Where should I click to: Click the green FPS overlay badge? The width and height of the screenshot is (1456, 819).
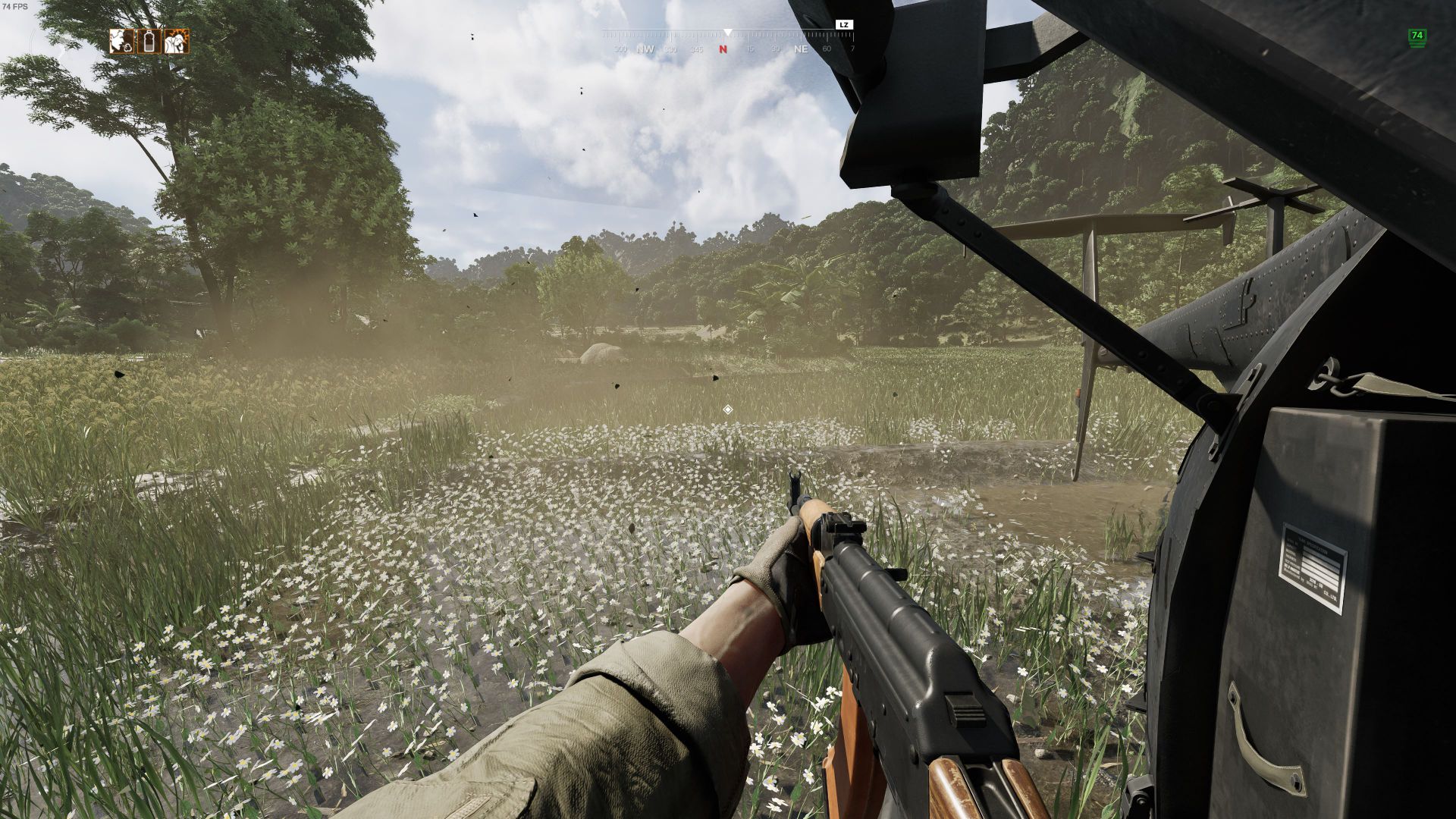(x=1416, y=37)
